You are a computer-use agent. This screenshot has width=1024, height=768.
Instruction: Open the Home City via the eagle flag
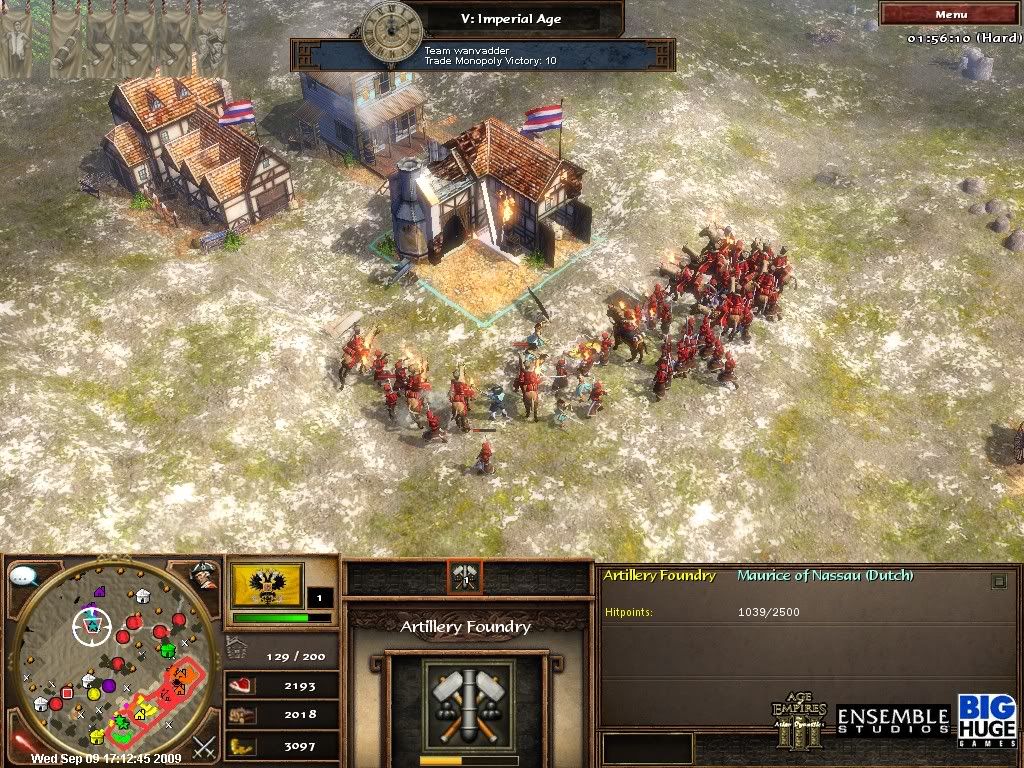click(x=267, y=585)
